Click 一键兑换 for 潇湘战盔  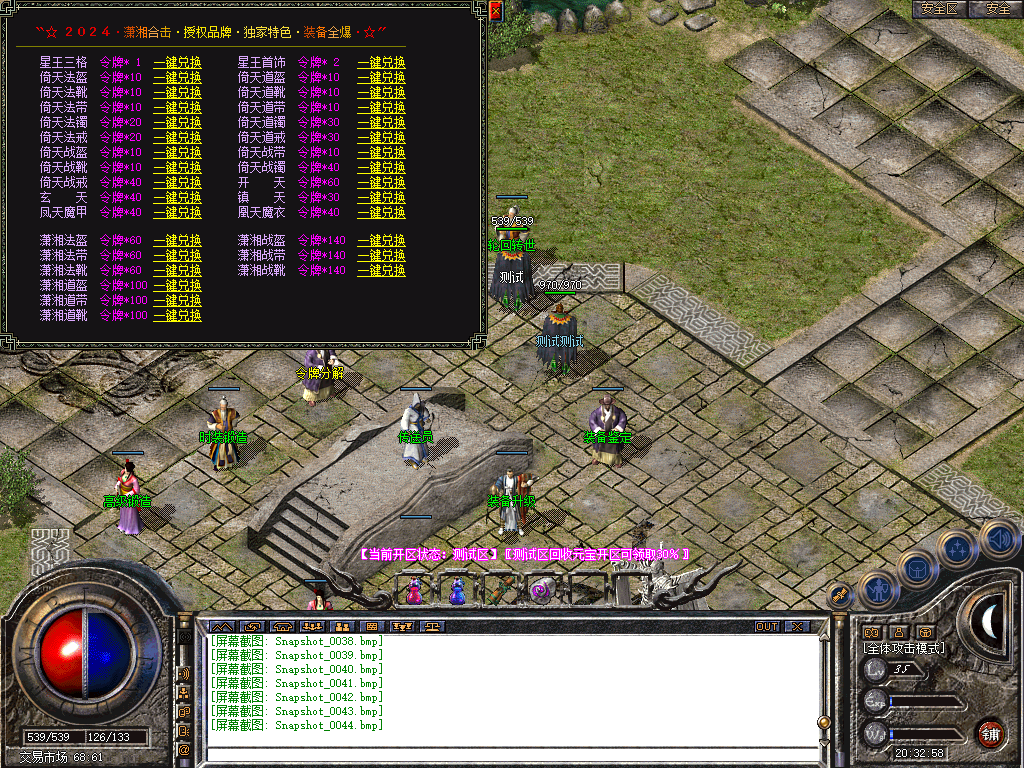coord(381,241)
